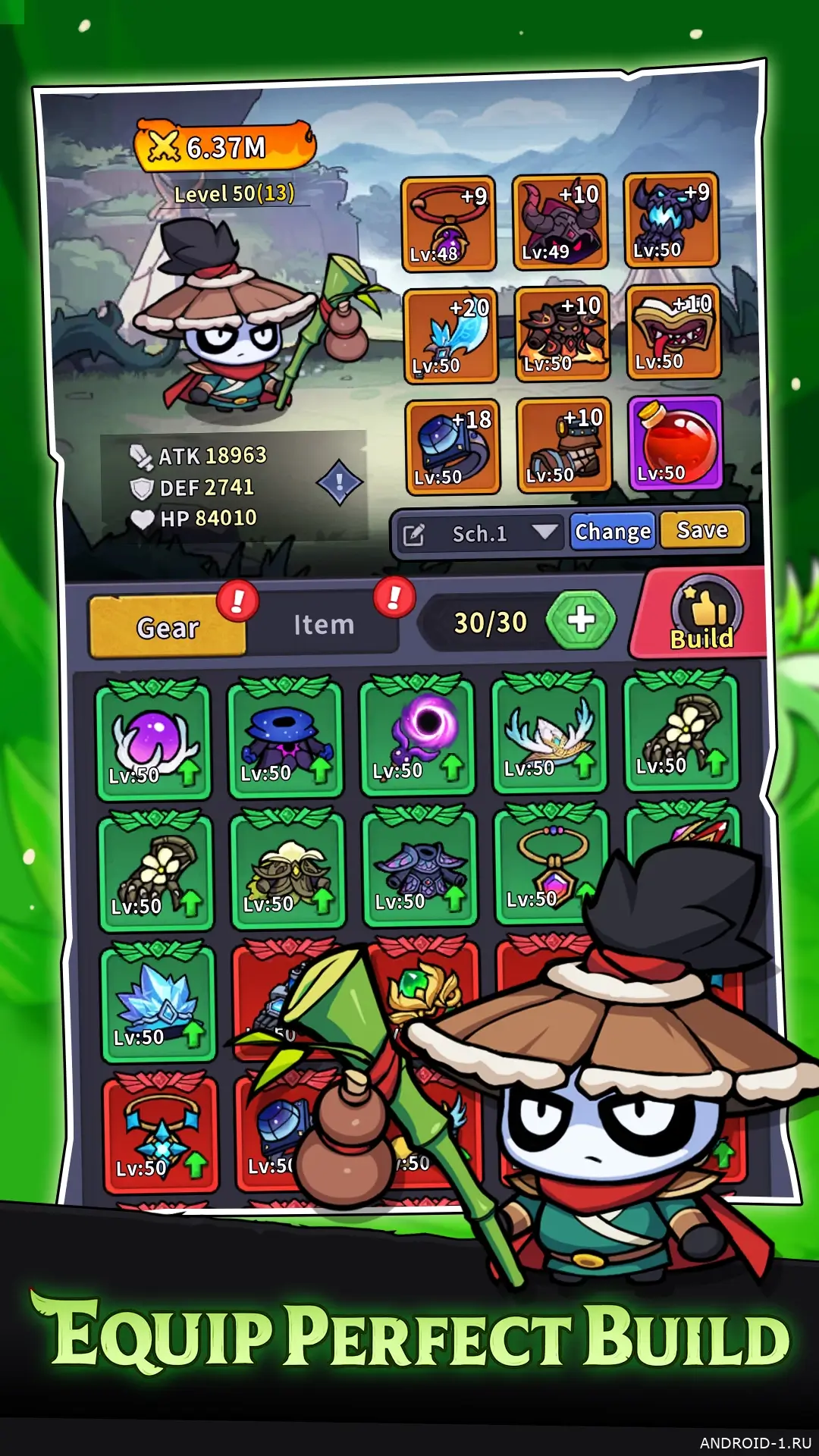Select the equipped +10 horned helmet Lv:49
The image size is (819, 1456).
click(560, 222)
